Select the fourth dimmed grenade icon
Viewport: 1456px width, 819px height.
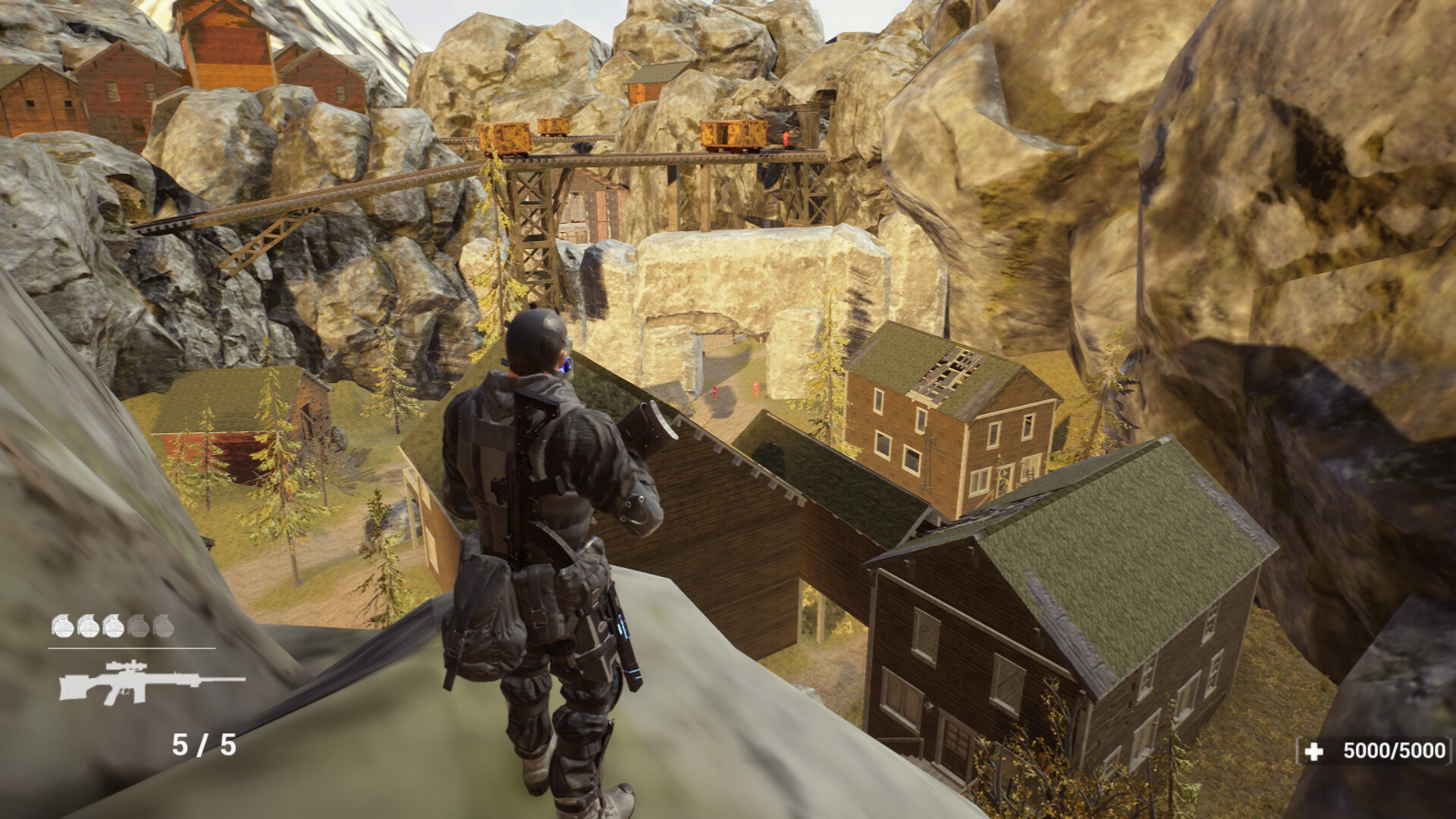[x=140, y=626]
